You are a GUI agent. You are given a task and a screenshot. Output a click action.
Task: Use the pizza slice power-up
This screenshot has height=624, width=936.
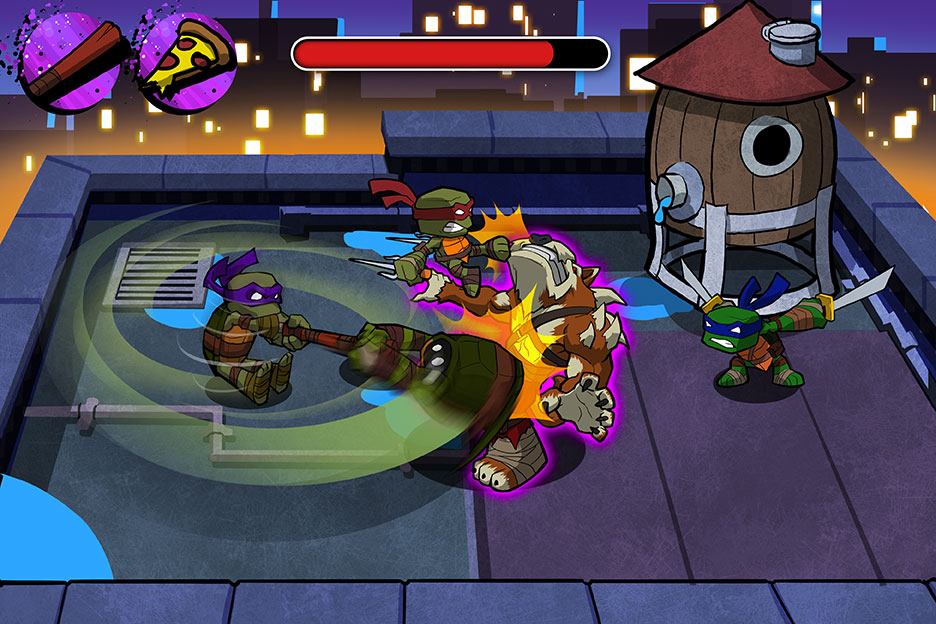click(x=186, y=60)
